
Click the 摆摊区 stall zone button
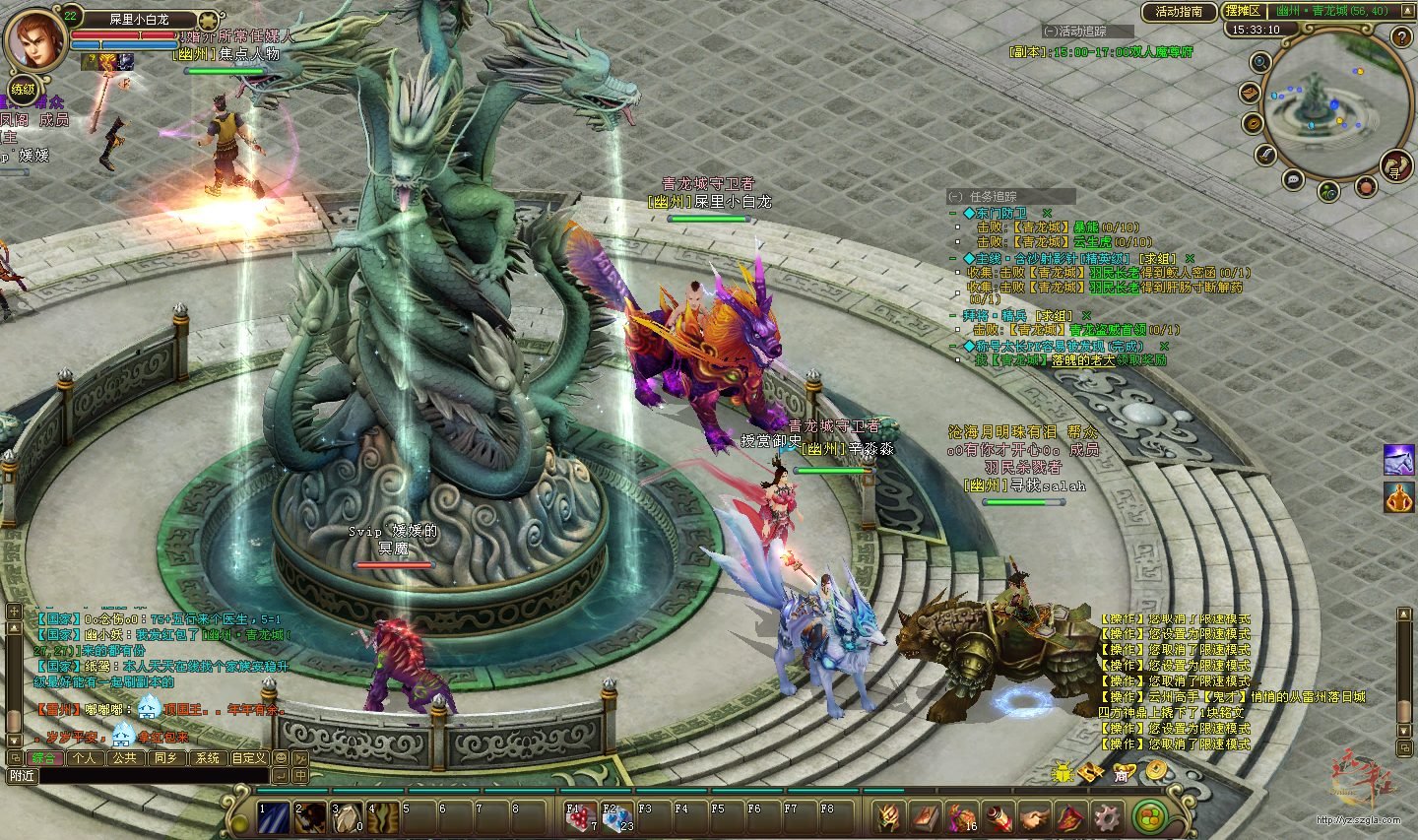[x=1242, y=11]
